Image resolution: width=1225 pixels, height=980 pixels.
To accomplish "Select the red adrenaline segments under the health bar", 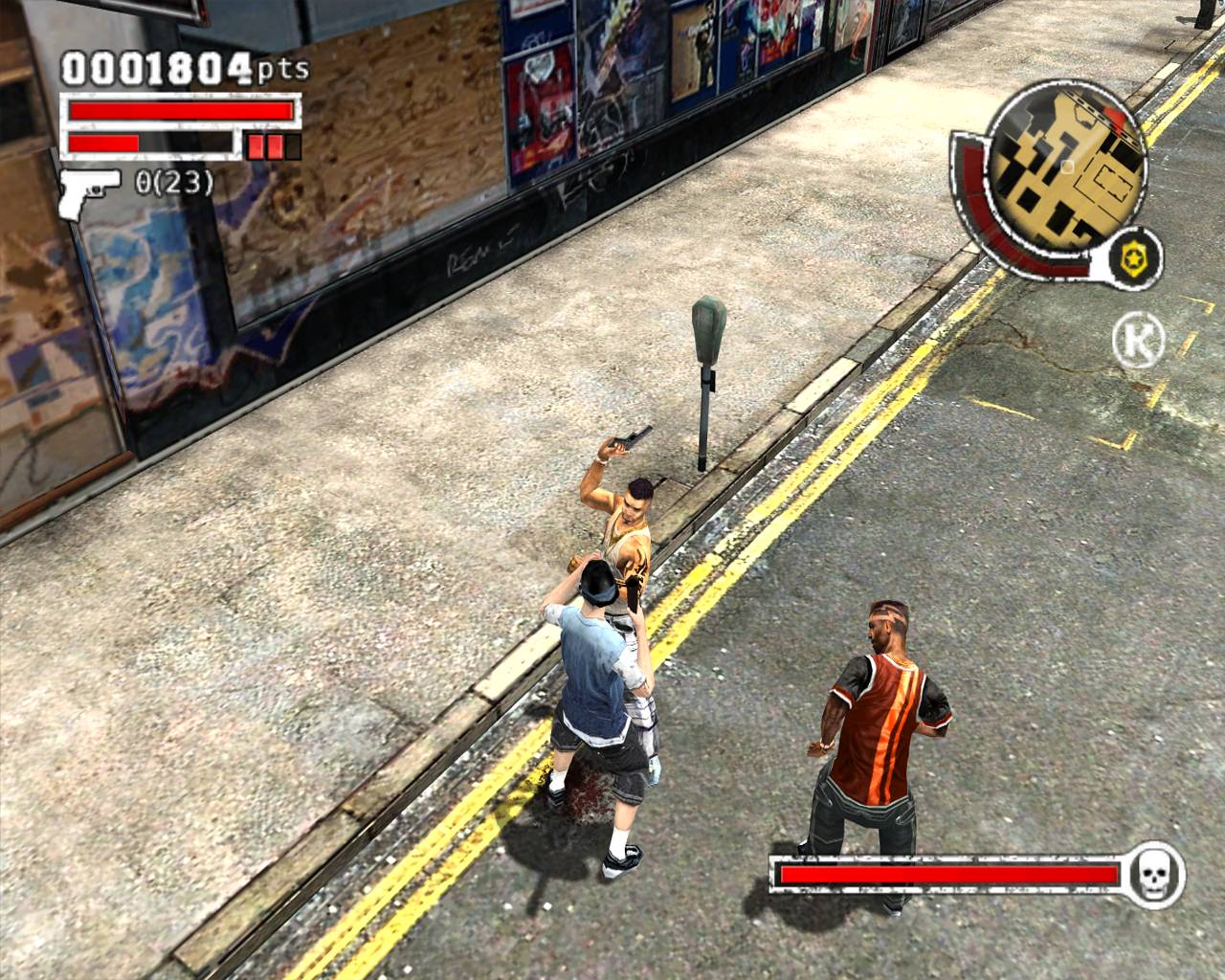I will tap(268, 145).
